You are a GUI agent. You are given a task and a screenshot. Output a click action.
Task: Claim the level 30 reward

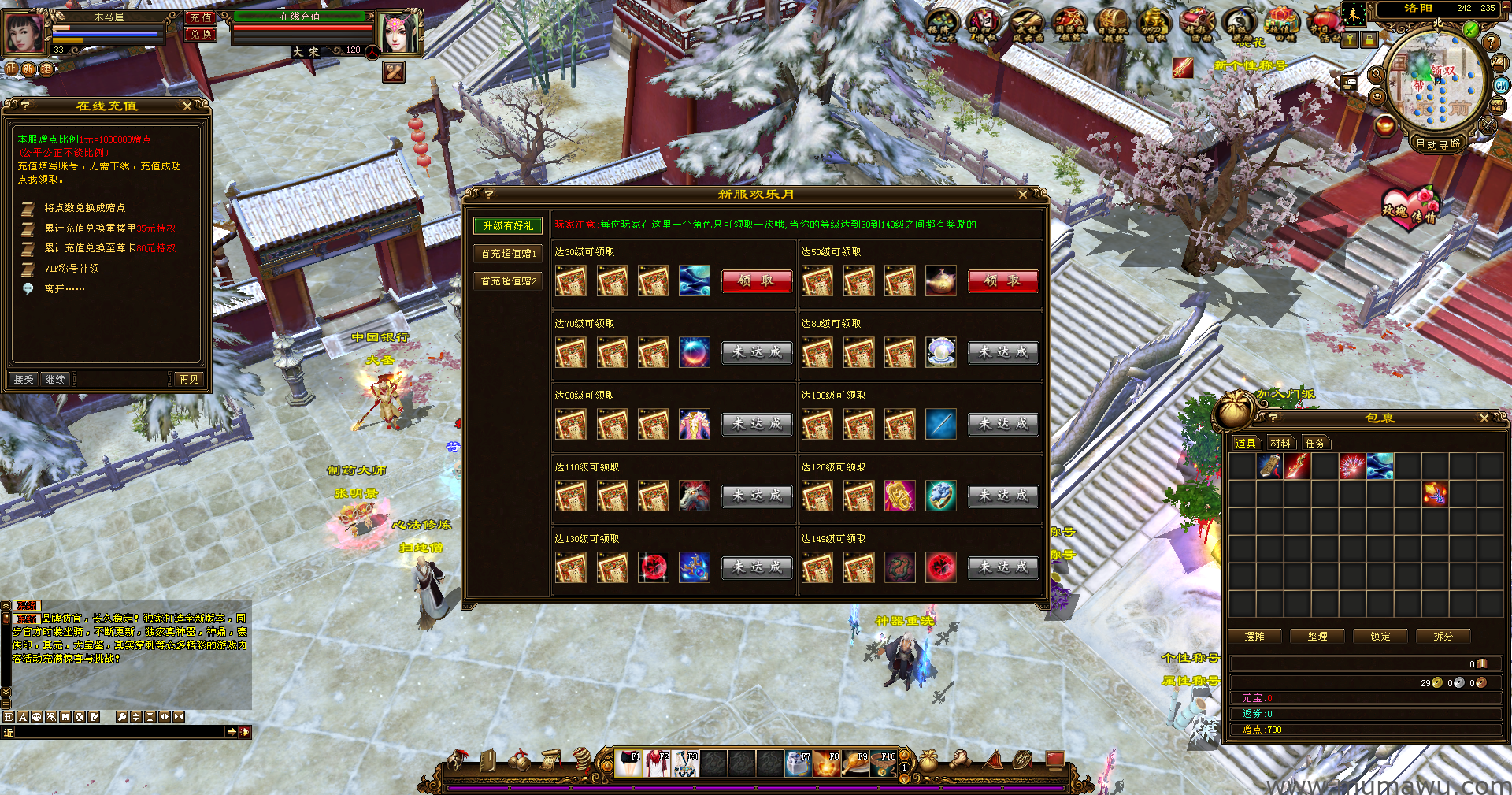point(756,280)
